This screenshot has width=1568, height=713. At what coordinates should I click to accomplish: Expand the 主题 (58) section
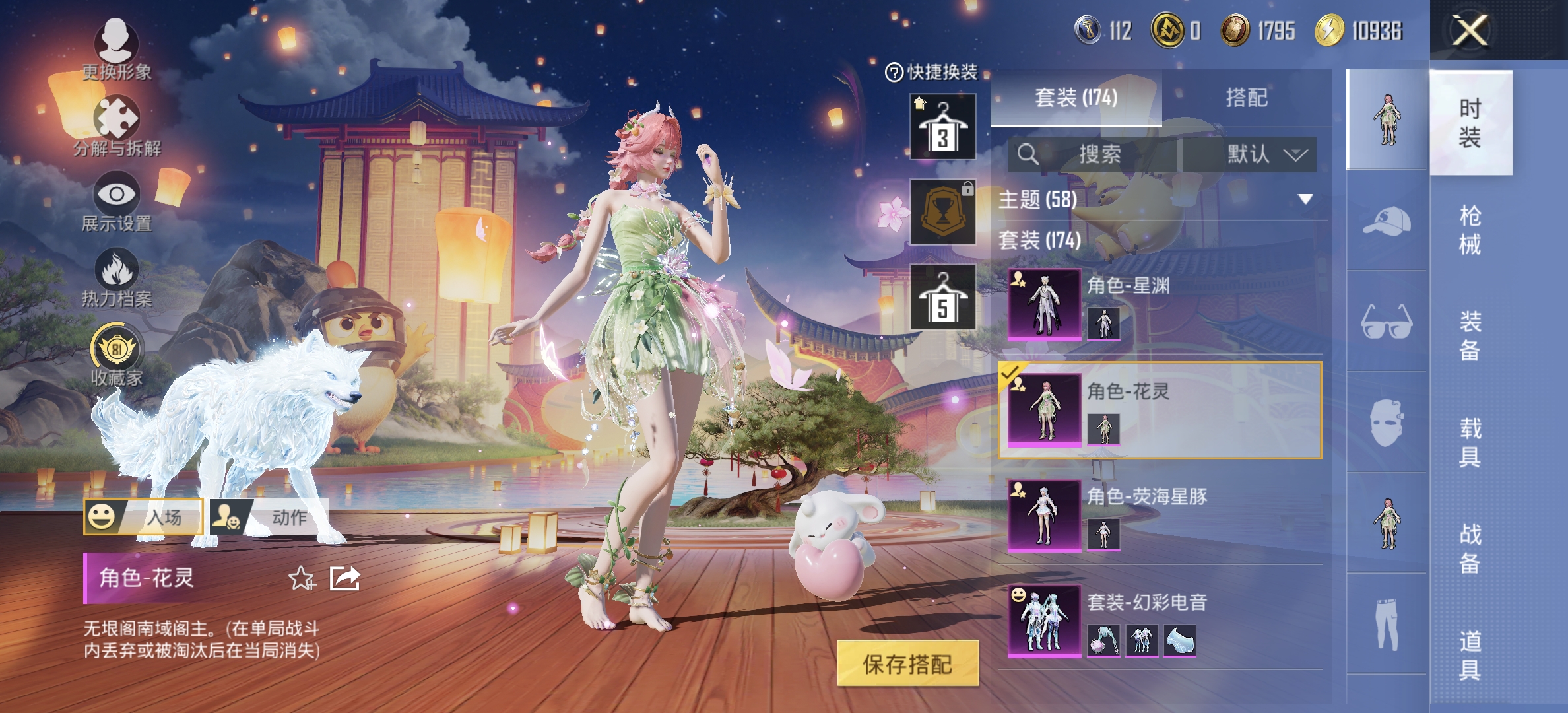coord(1305,199)
